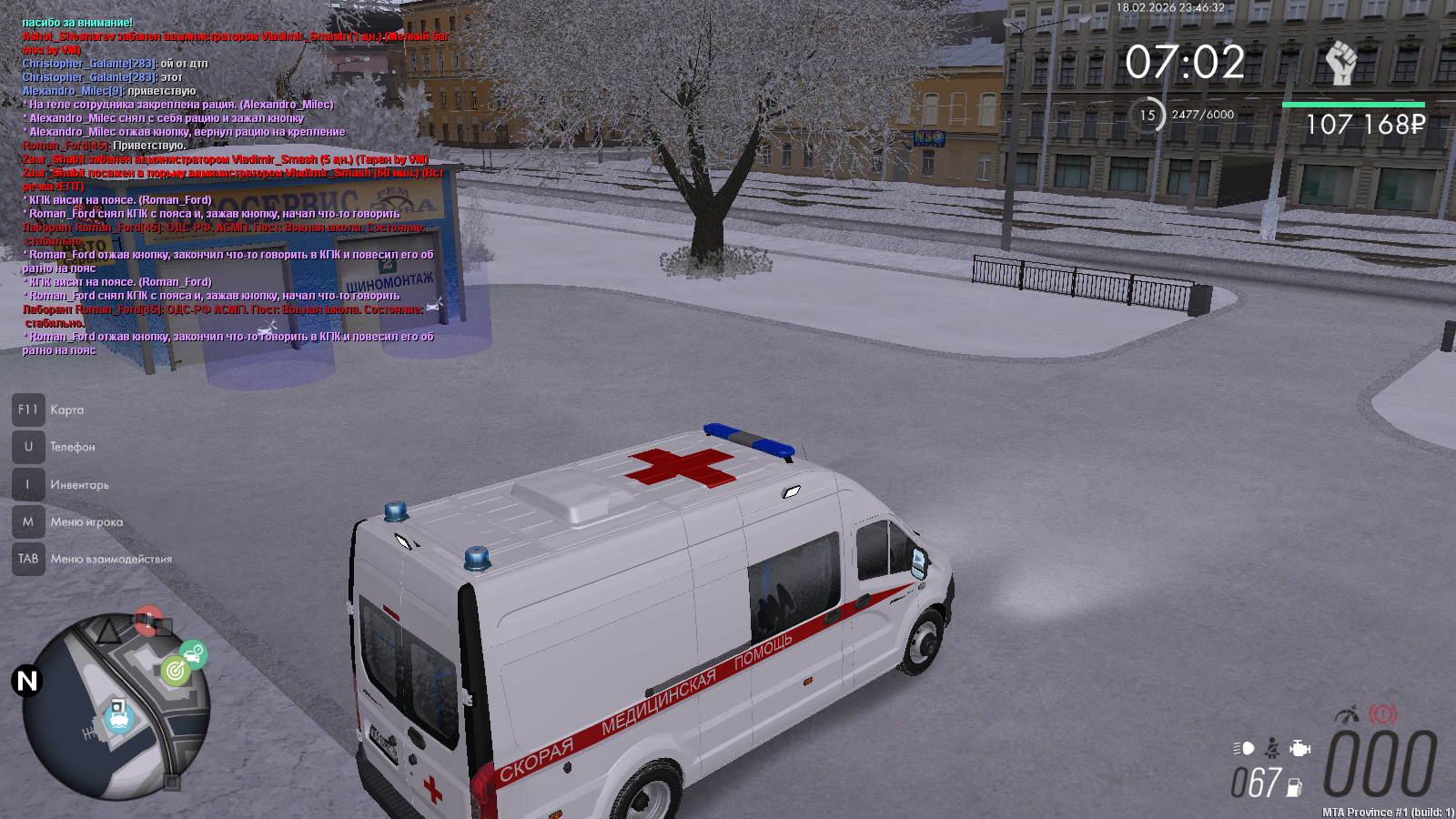Screen dimensions: 1456x819
Task: Select the green target marker on minimap
Action: click(x=175, y=672)
